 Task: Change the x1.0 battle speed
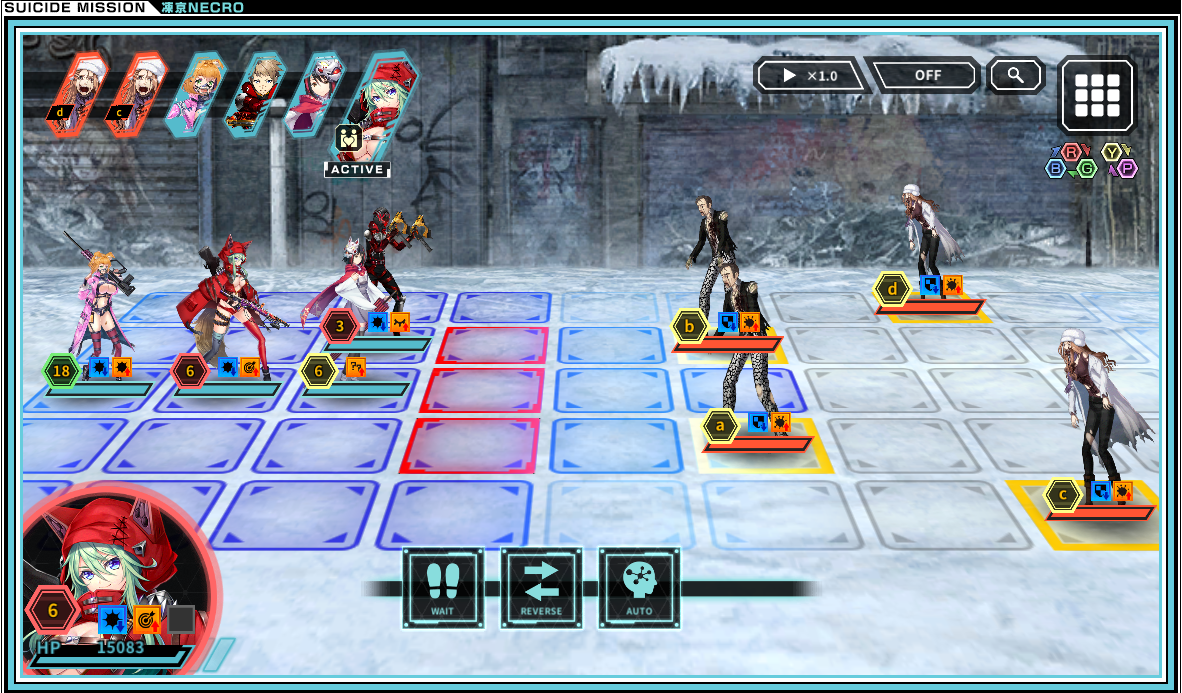(x=810, y=76)
